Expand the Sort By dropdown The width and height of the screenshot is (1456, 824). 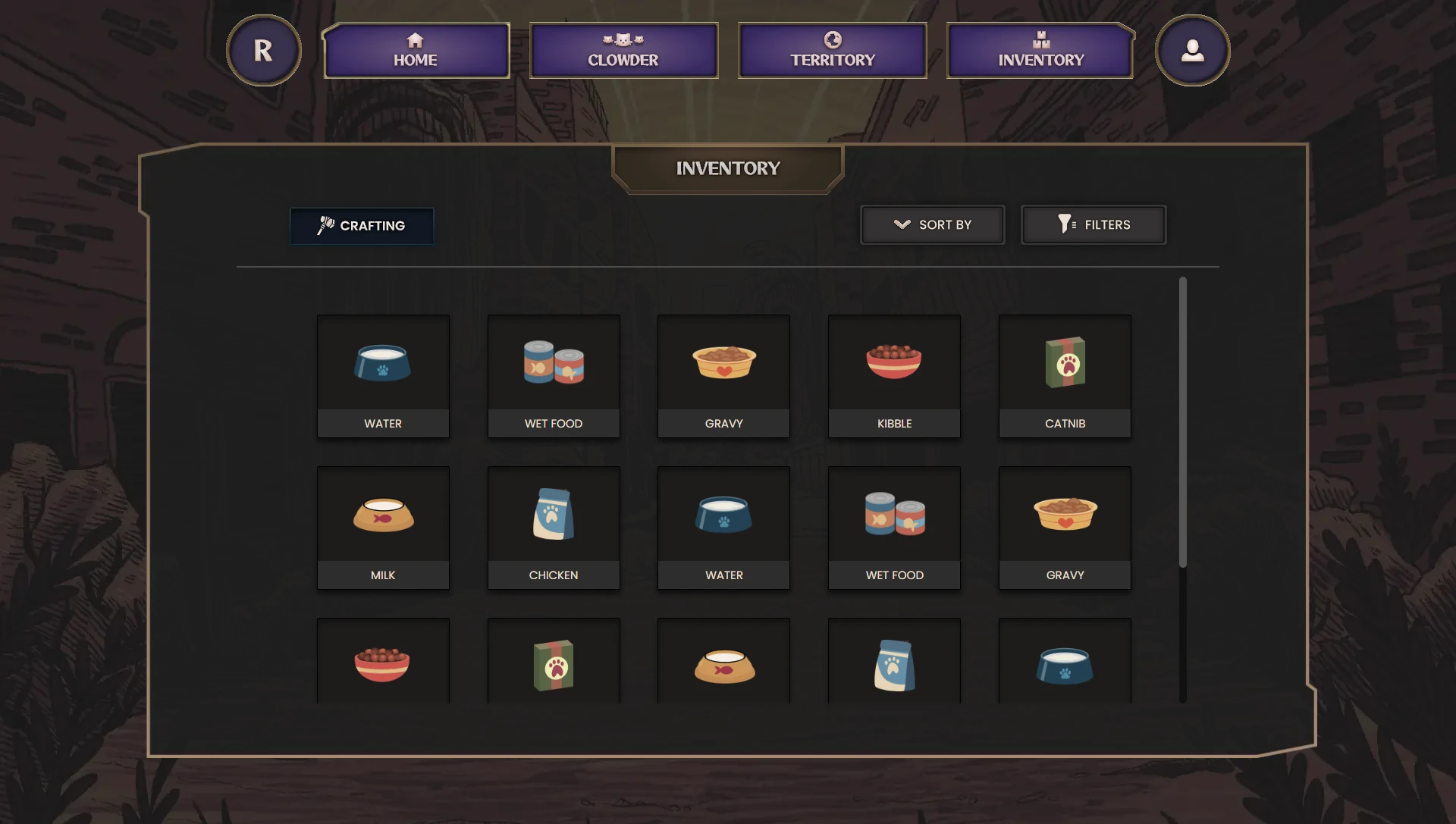click(932, 224)
